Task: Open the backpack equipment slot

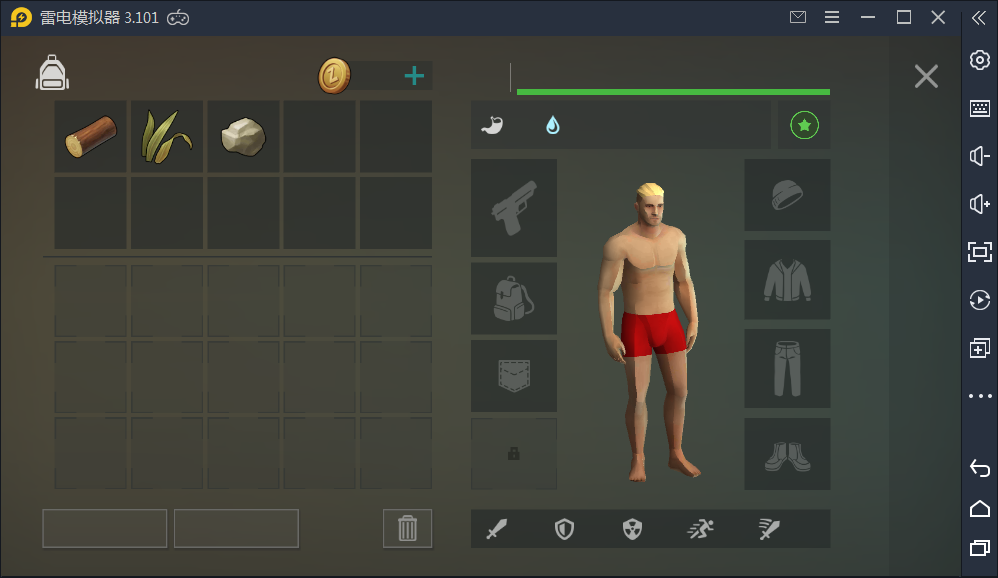Action: click(514, 298)
